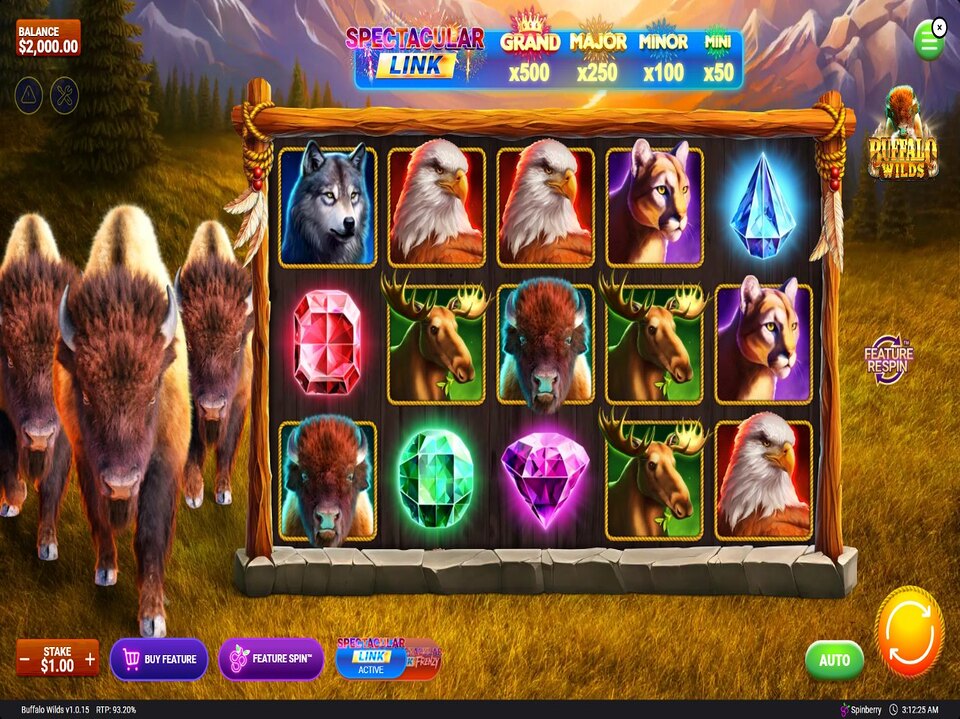
Task: Close the menu using the small X badge
Action: pyautogui.click(x=940, y=25)
